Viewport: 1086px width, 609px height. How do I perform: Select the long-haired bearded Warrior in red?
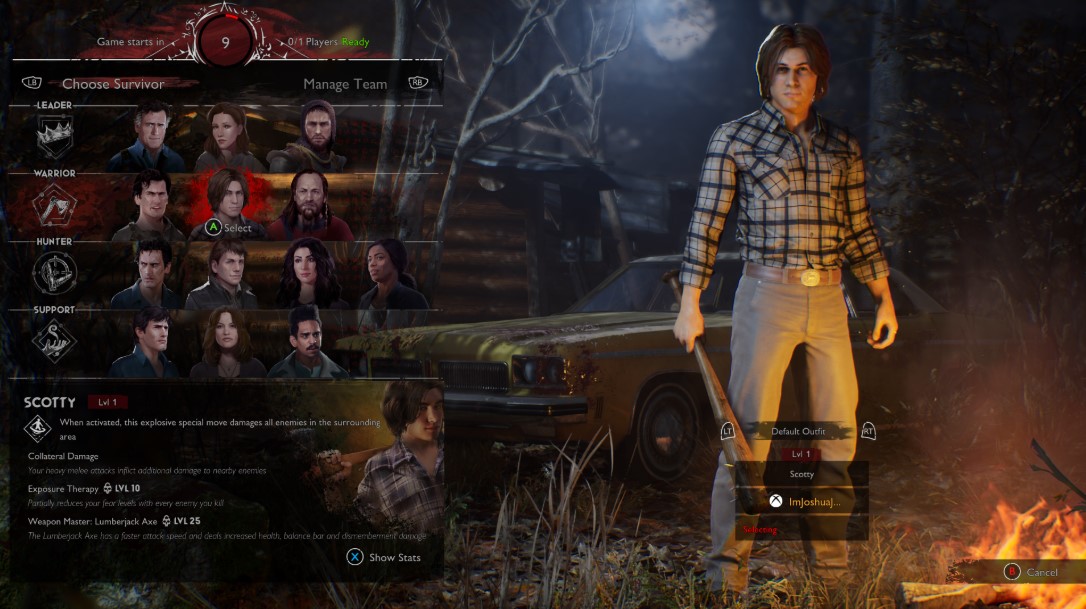pyautogui.click(x=309, y=205)
